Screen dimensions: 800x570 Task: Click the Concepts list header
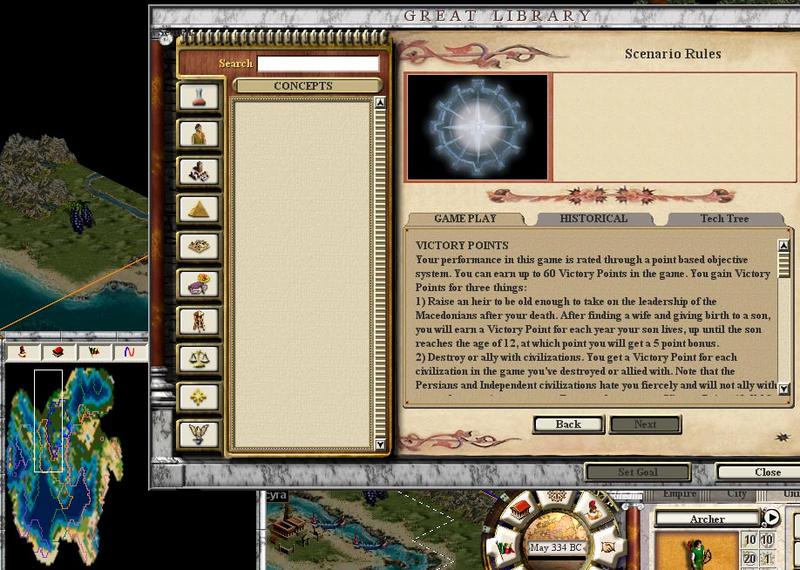(302, 87)
